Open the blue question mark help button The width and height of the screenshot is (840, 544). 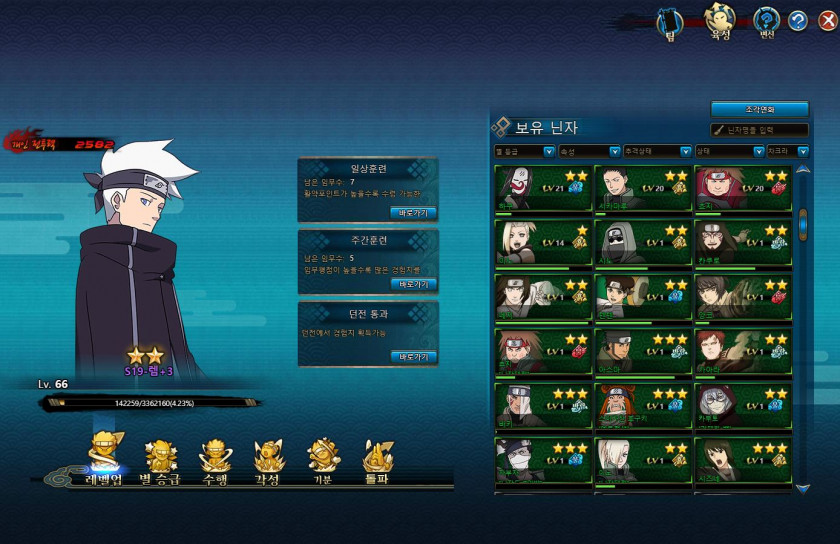coord(797,20)
